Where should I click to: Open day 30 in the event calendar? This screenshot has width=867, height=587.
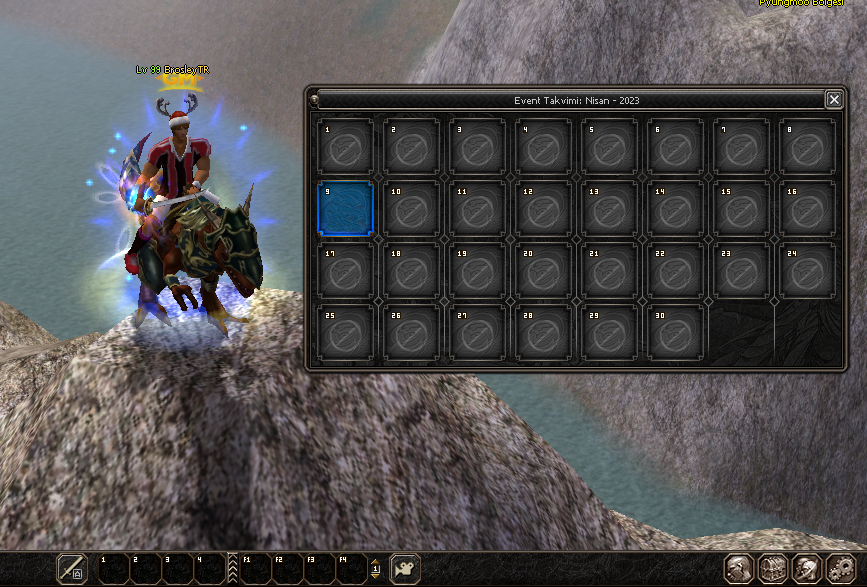(x=675, y=332)
